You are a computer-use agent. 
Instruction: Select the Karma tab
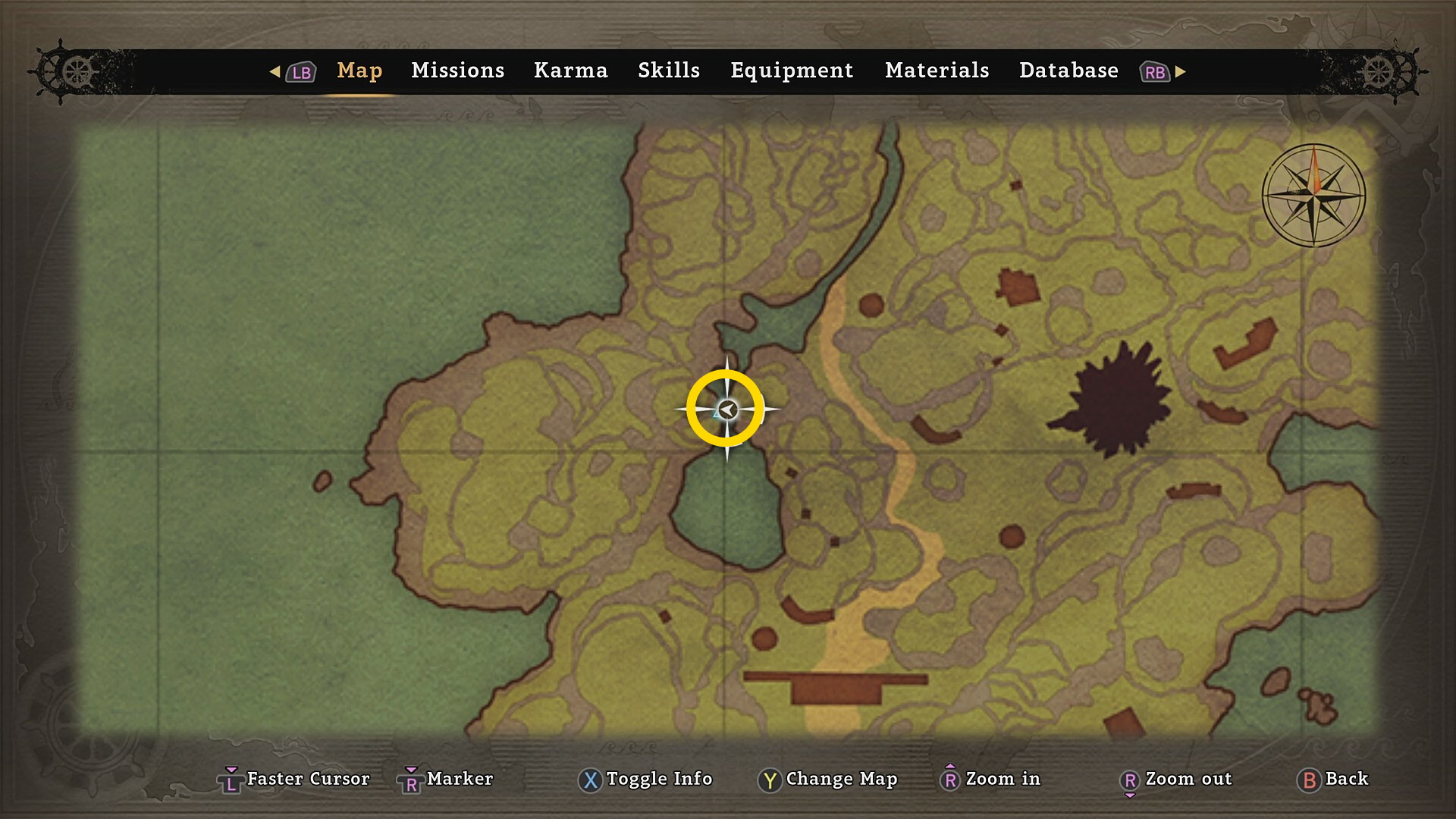570,71
